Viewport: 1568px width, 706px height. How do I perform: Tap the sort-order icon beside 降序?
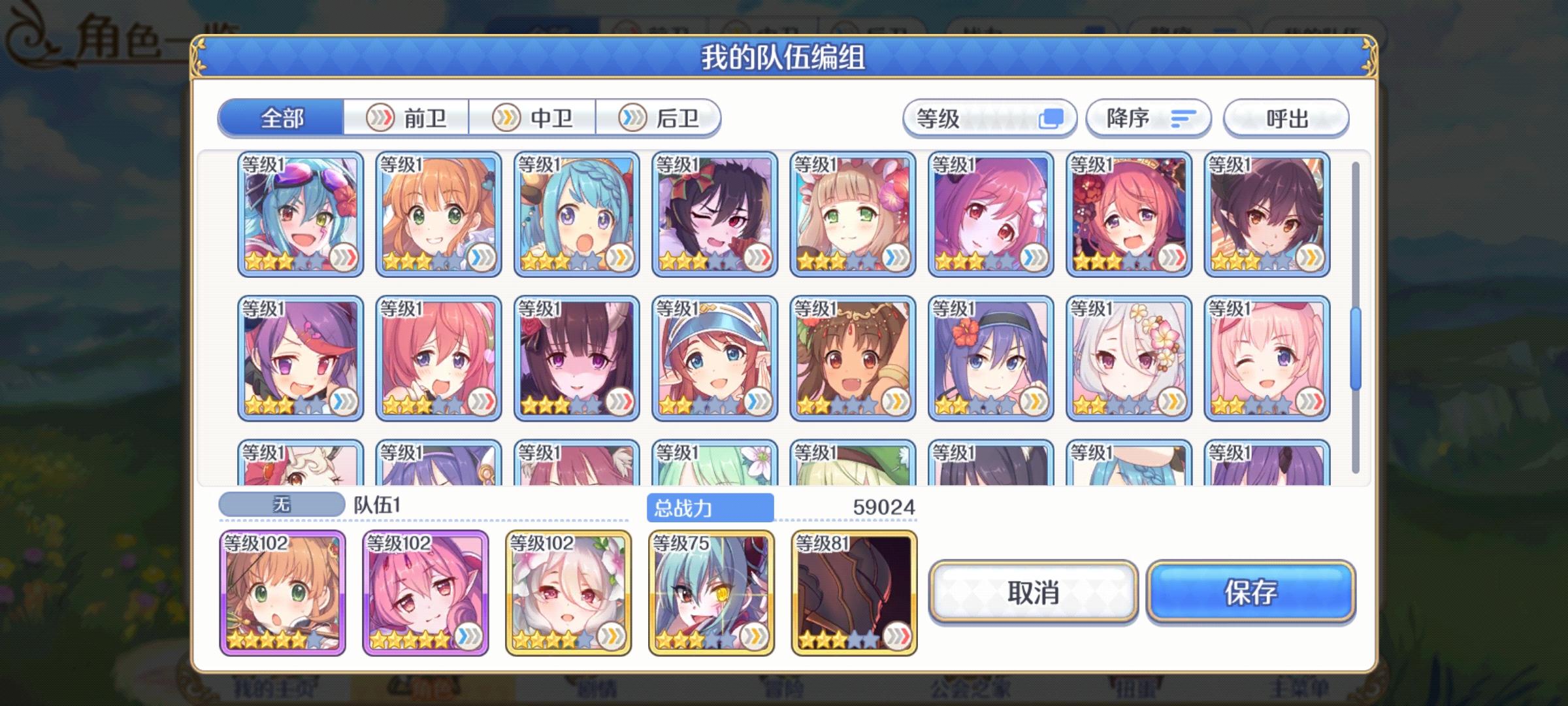coord(1183,118)
